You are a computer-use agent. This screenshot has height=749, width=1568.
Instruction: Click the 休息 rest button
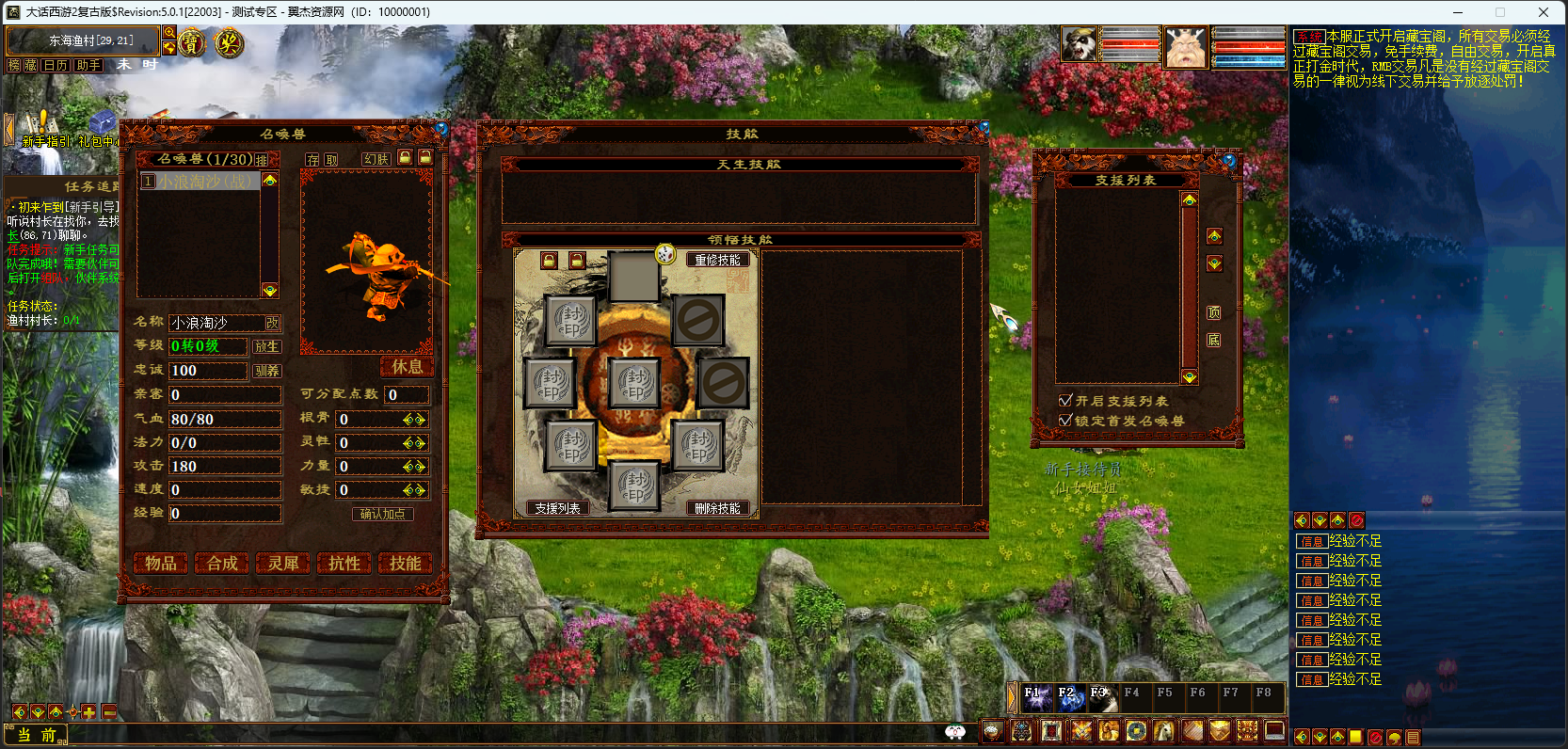pyautogui.click(x=407, y=367)
